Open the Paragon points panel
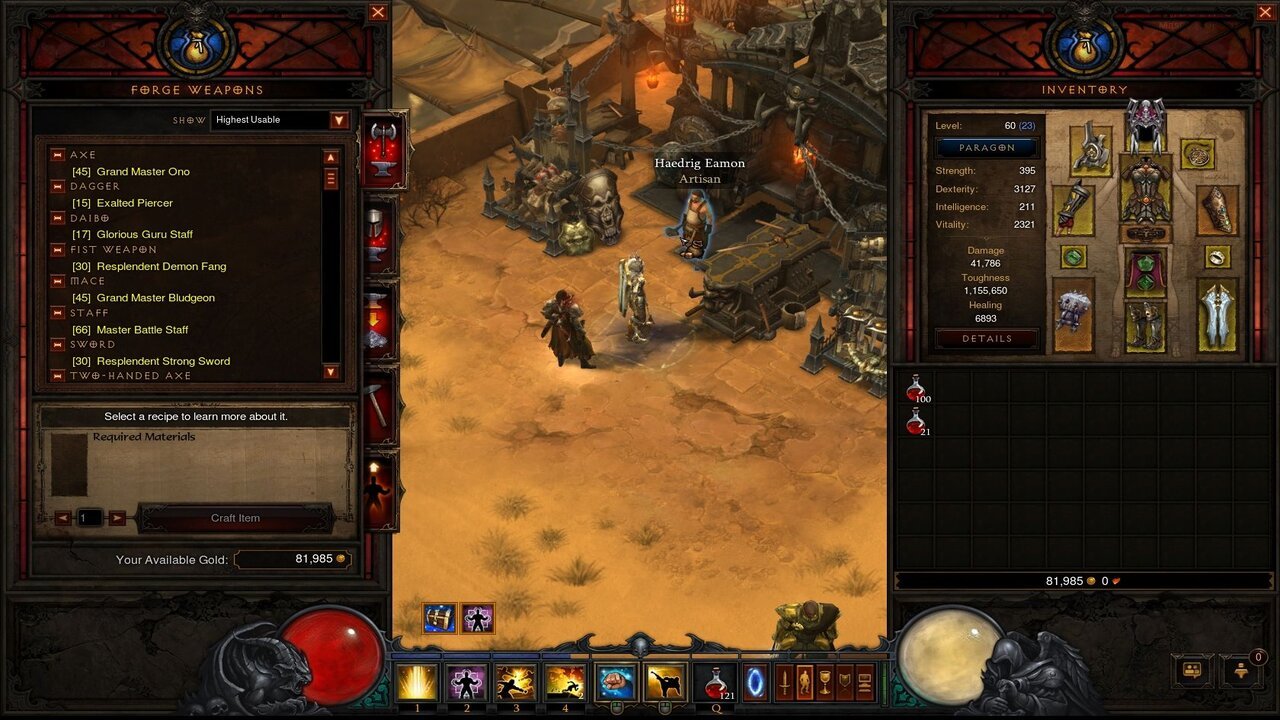1280x720 pixels. [987, 148]
